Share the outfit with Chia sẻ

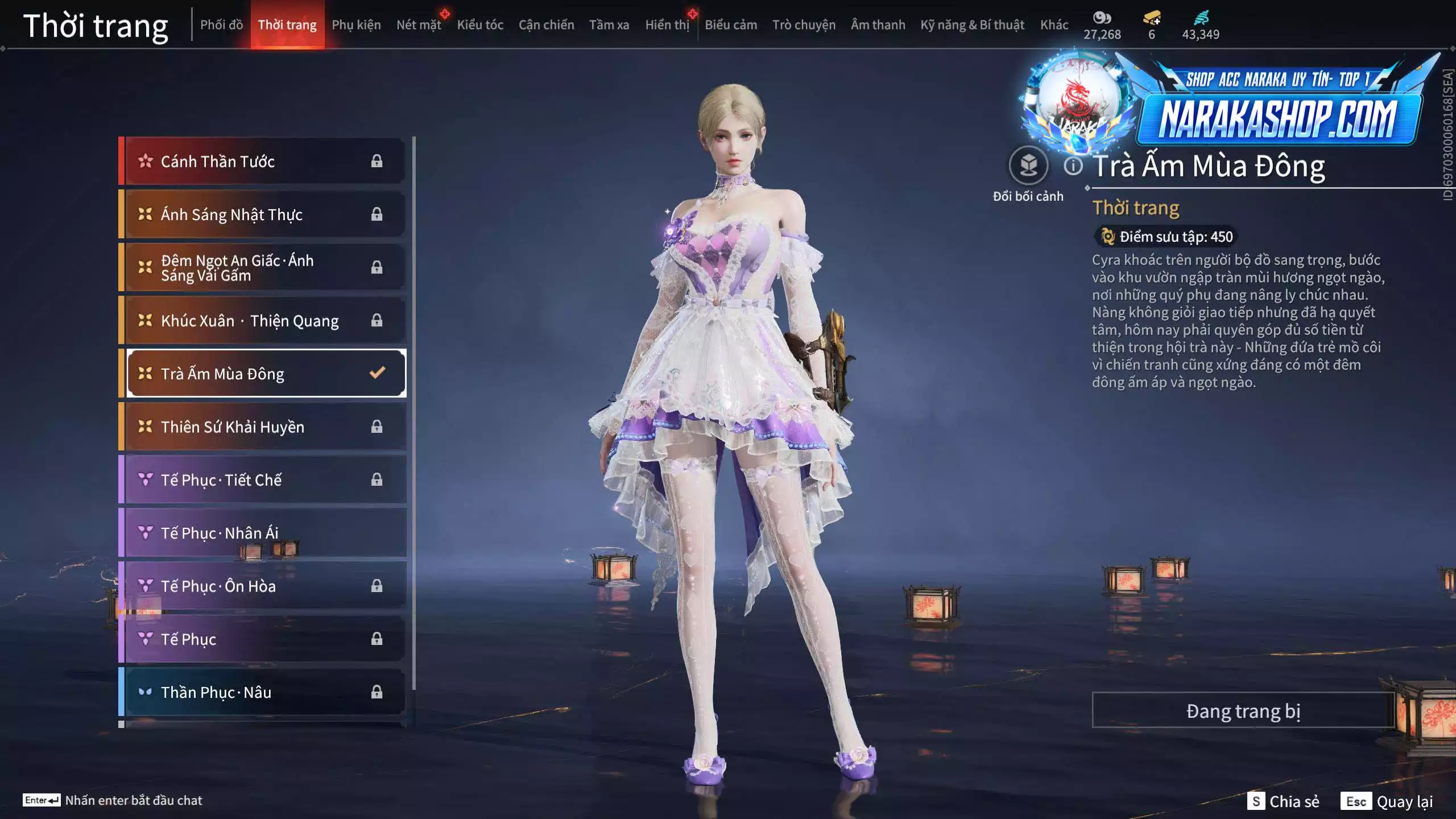[1283, 801]
